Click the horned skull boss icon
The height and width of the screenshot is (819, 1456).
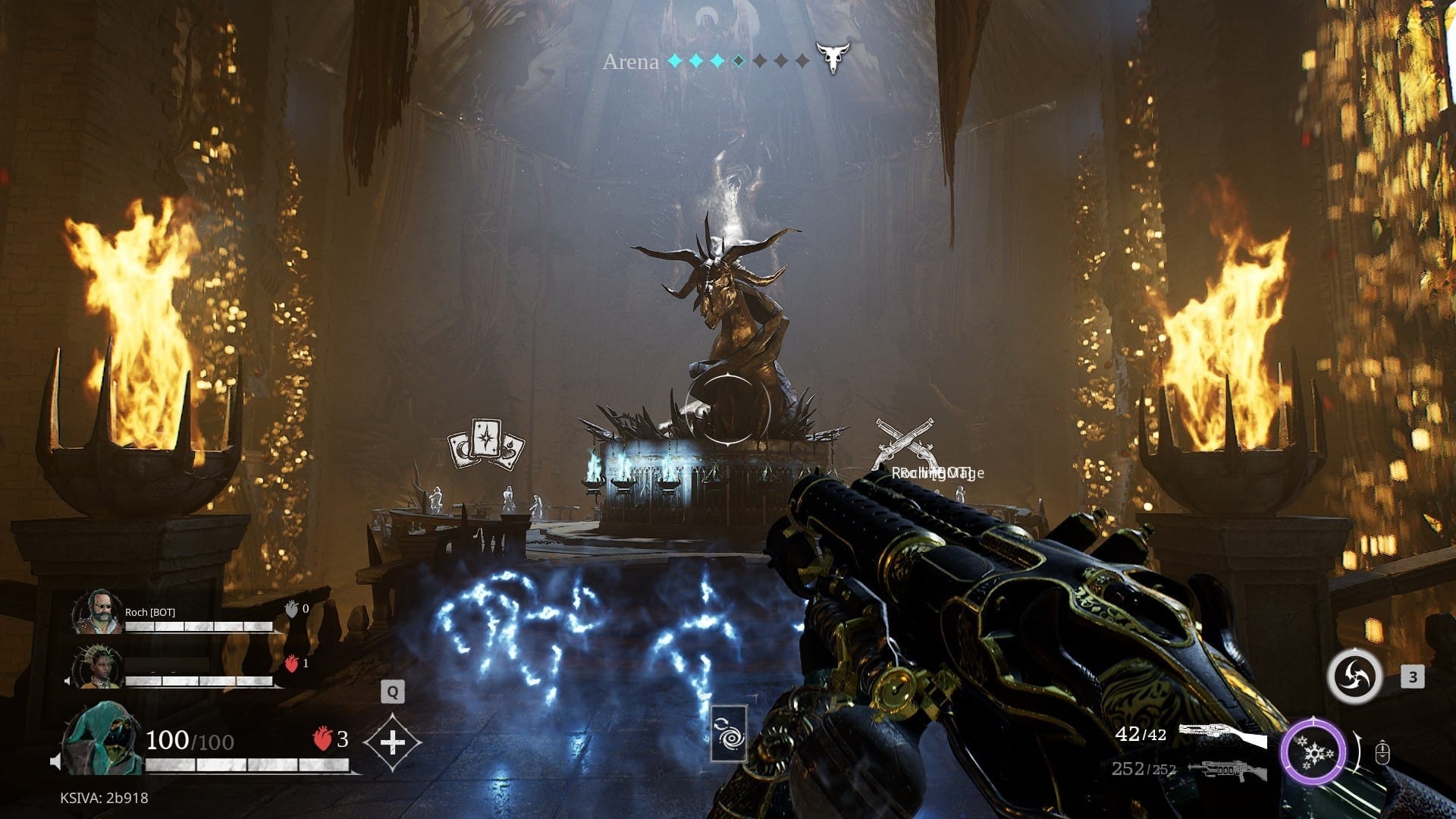click(833, 57)
